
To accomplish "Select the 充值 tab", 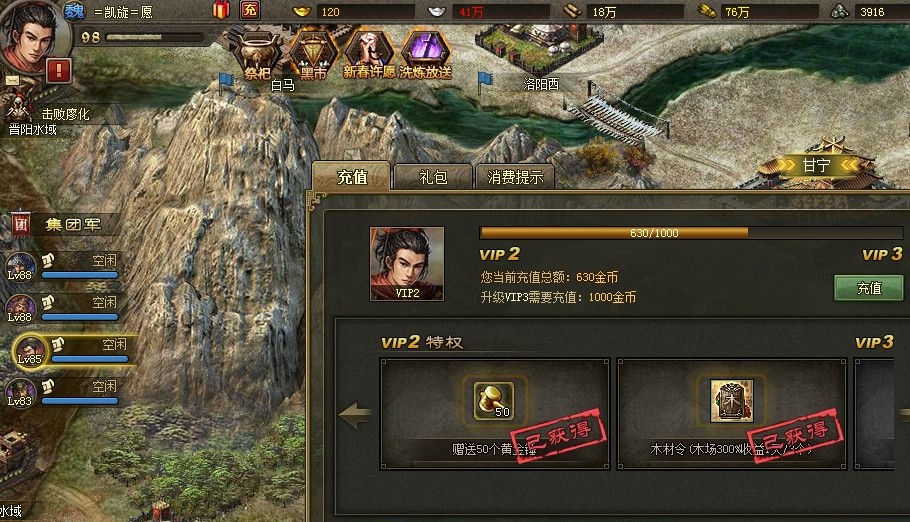I will 352,178.
